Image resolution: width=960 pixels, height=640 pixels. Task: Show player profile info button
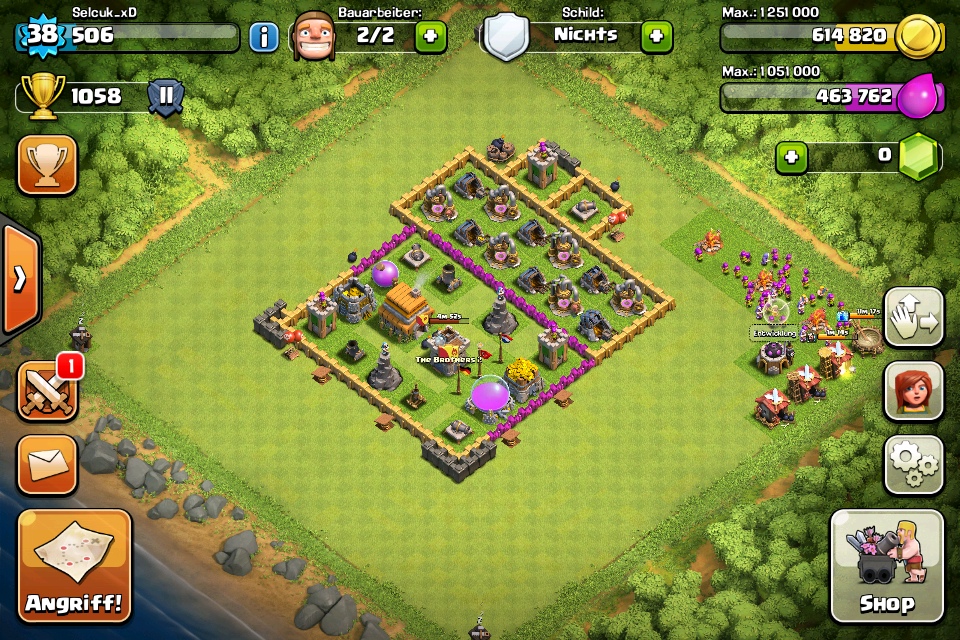(264, 38)
